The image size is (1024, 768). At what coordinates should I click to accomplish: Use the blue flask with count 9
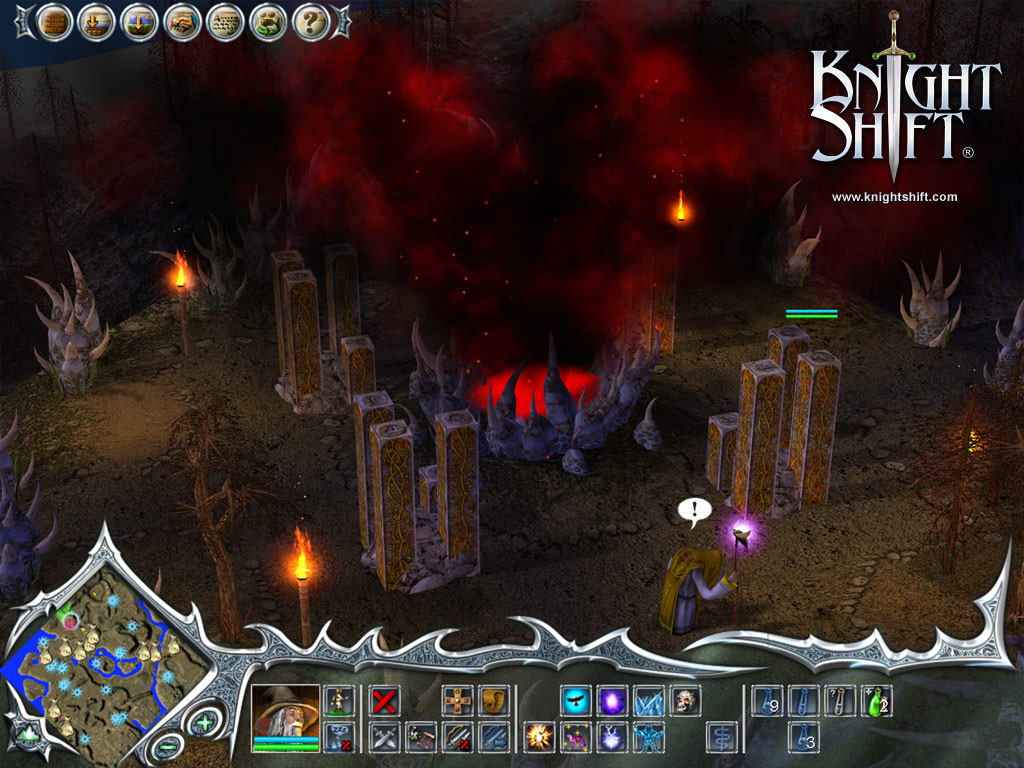(766, 700)
